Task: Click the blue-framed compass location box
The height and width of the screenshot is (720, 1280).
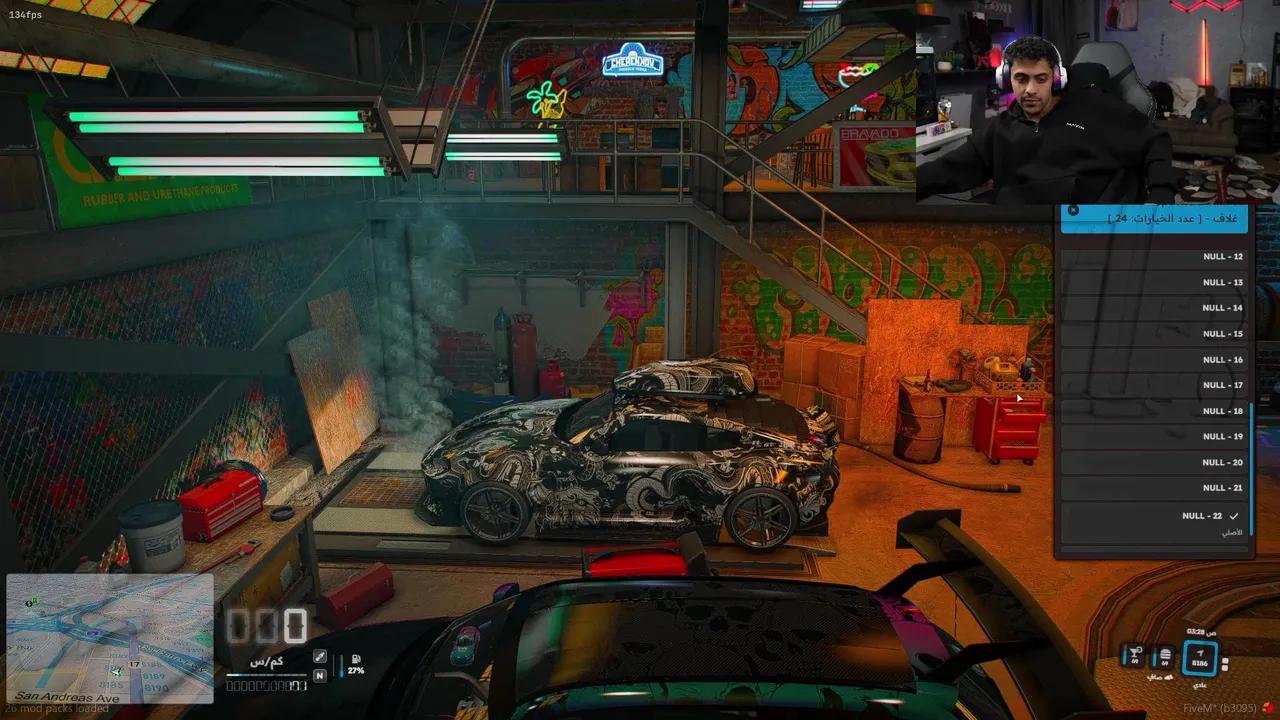Action: point(1200,658)
